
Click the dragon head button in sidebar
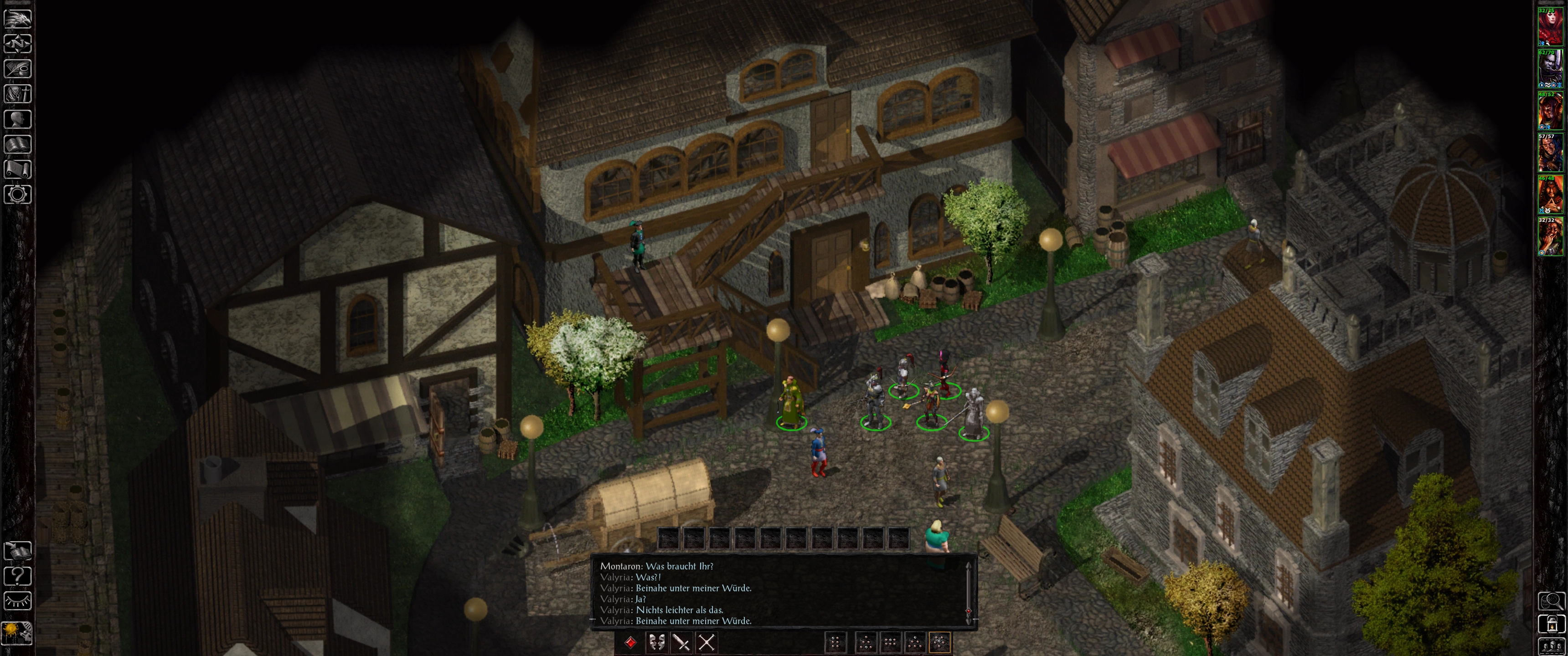tap(18, 18)
